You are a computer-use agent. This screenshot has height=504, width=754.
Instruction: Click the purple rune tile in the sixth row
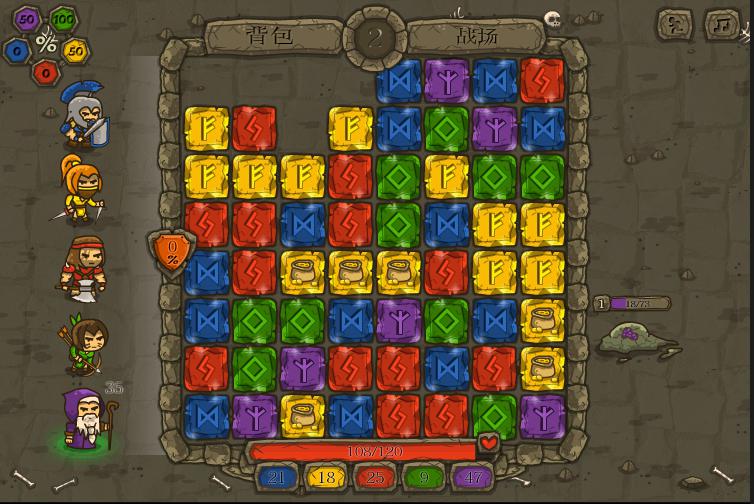(398, 320)
